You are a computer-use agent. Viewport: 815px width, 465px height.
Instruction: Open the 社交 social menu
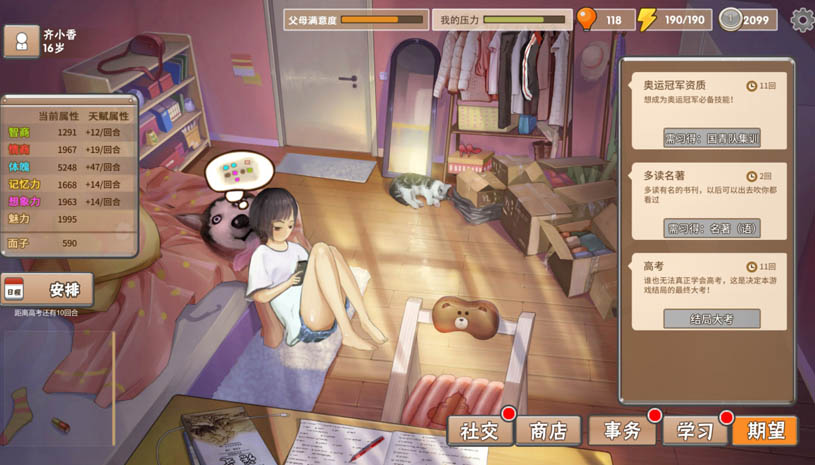pyautogui.click(x=479, y=431)
